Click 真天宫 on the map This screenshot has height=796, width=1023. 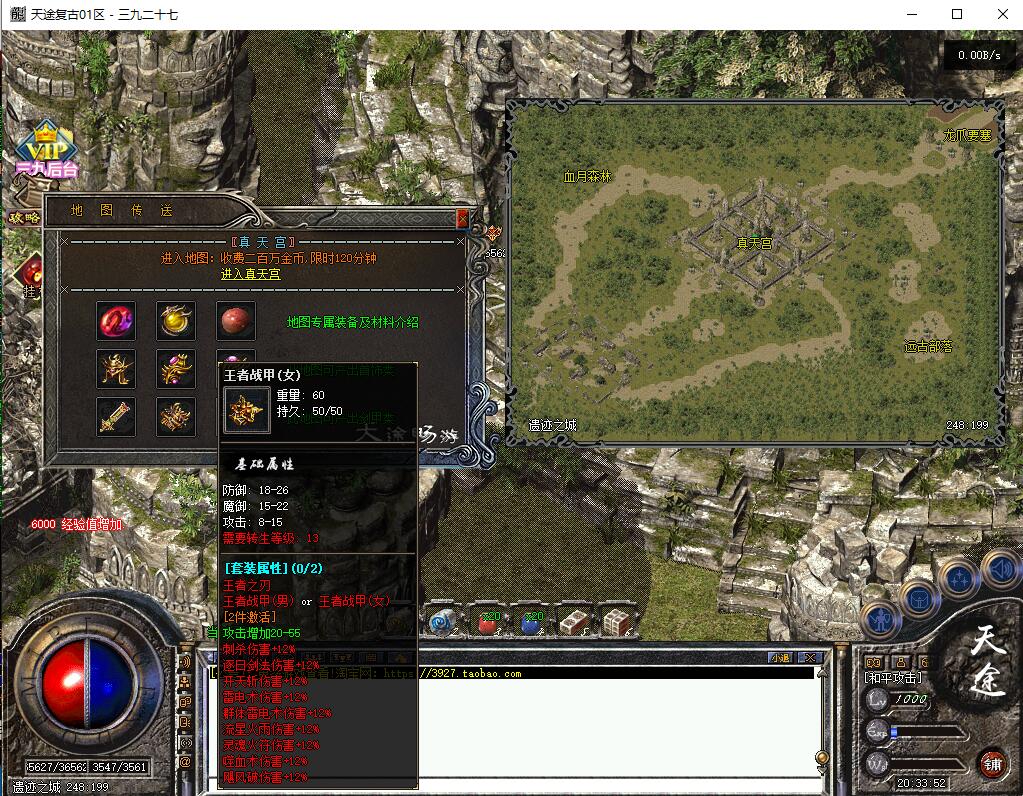754,243
